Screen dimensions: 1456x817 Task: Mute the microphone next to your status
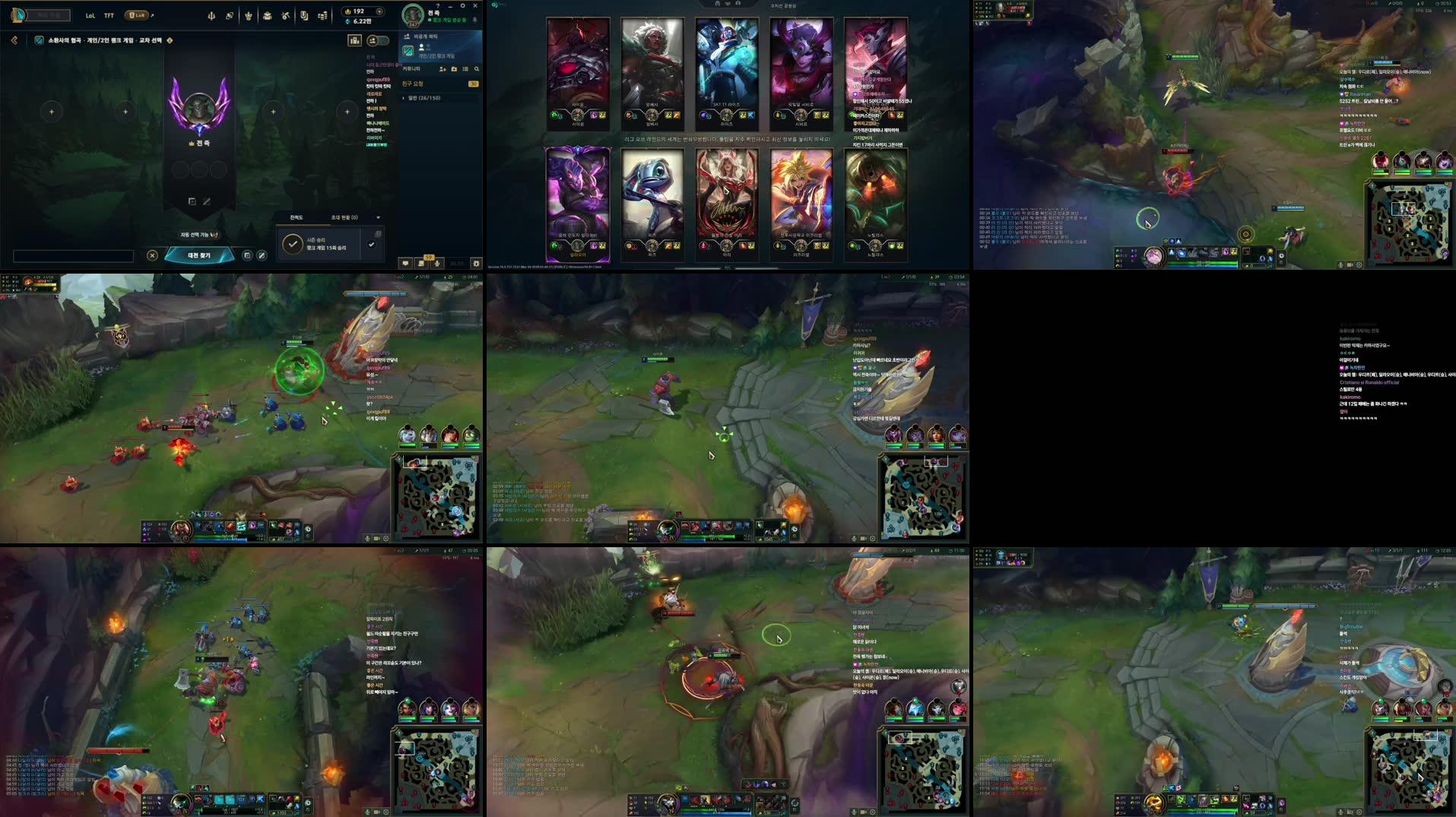pyautogui.click(x=476, y=19)
